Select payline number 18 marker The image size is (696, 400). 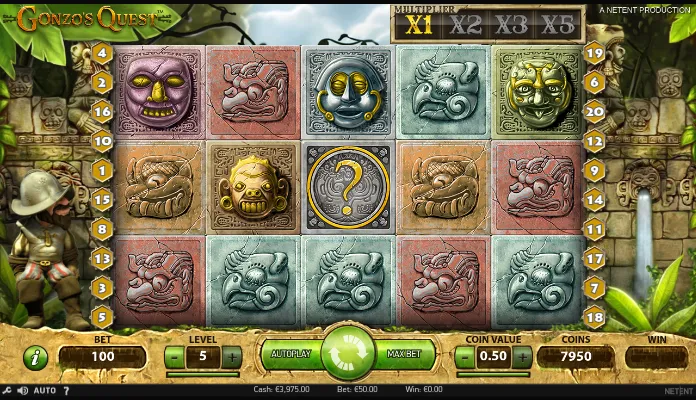click(594, 317)
